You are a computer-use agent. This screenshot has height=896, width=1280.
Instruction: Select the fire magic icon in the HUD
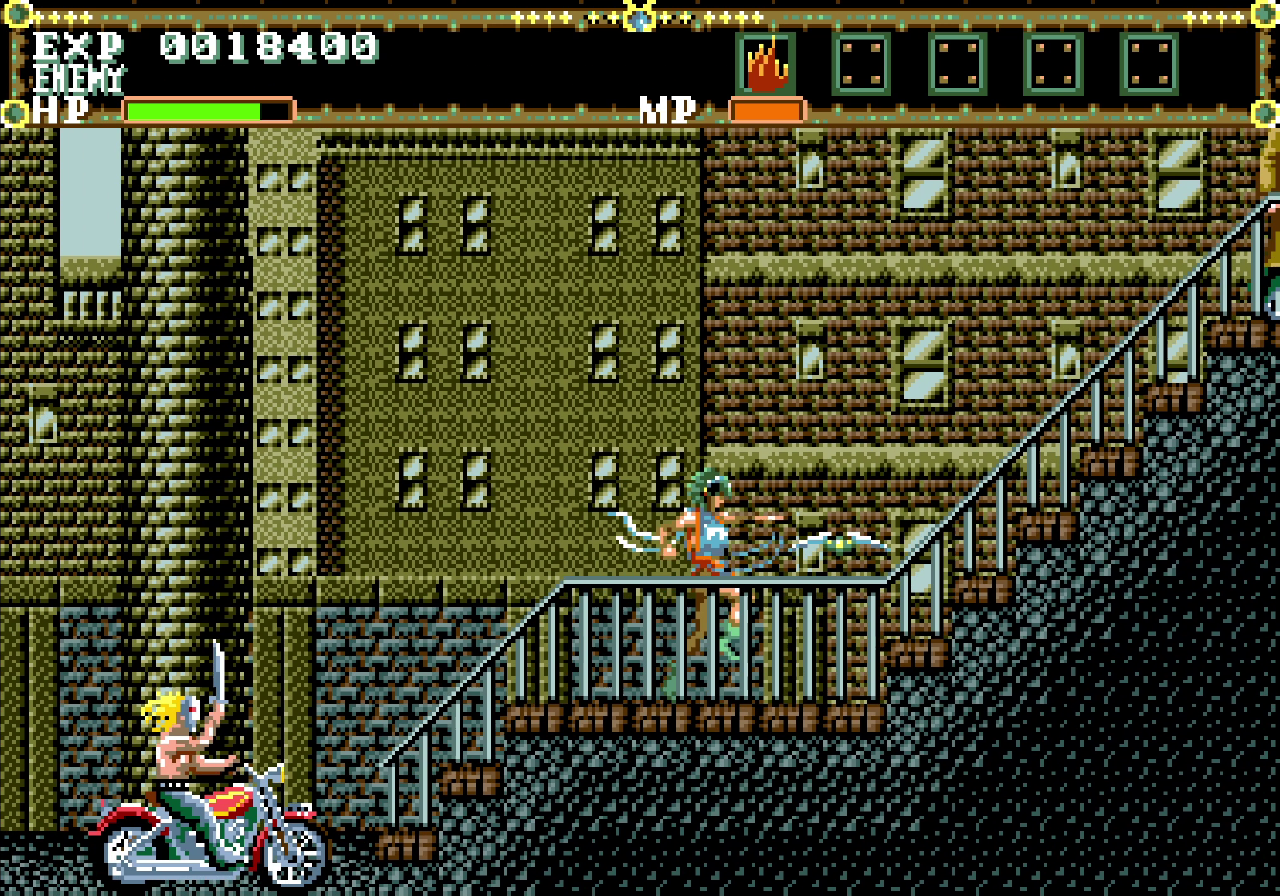point(766,65)
